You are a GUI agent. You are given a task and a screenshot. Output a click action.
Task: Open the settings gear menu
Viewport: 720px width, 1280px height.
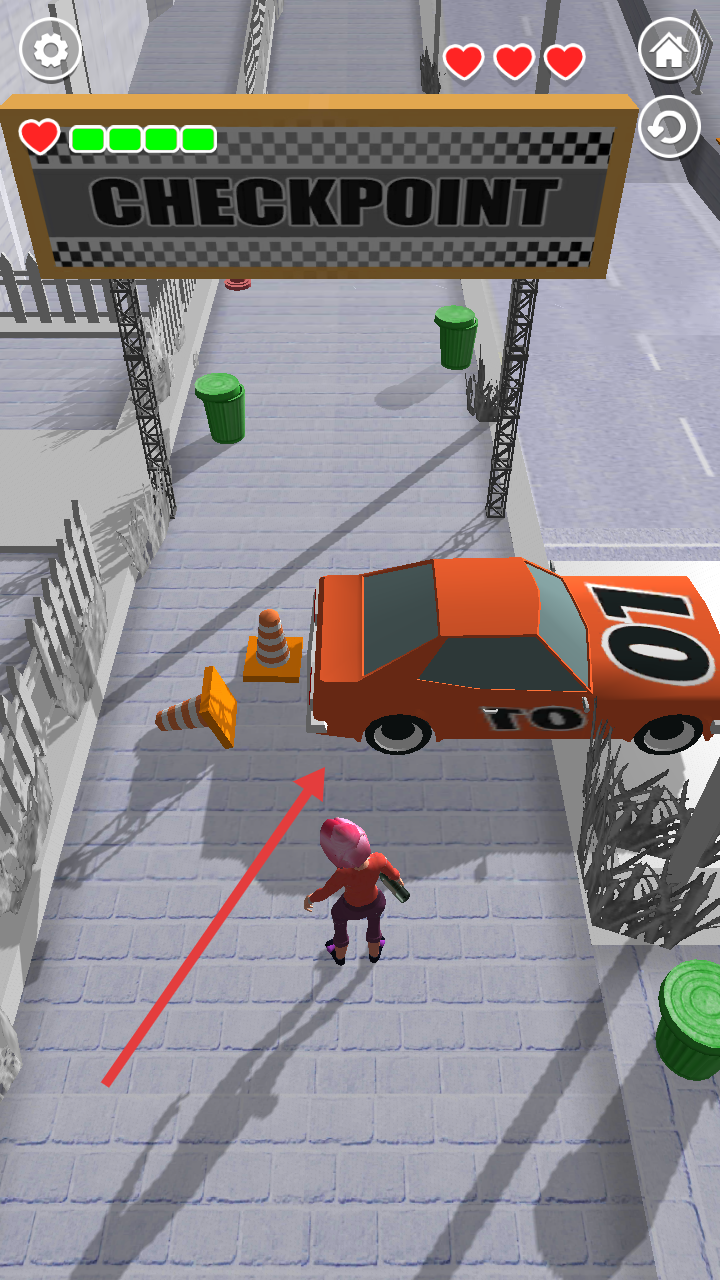50,49
